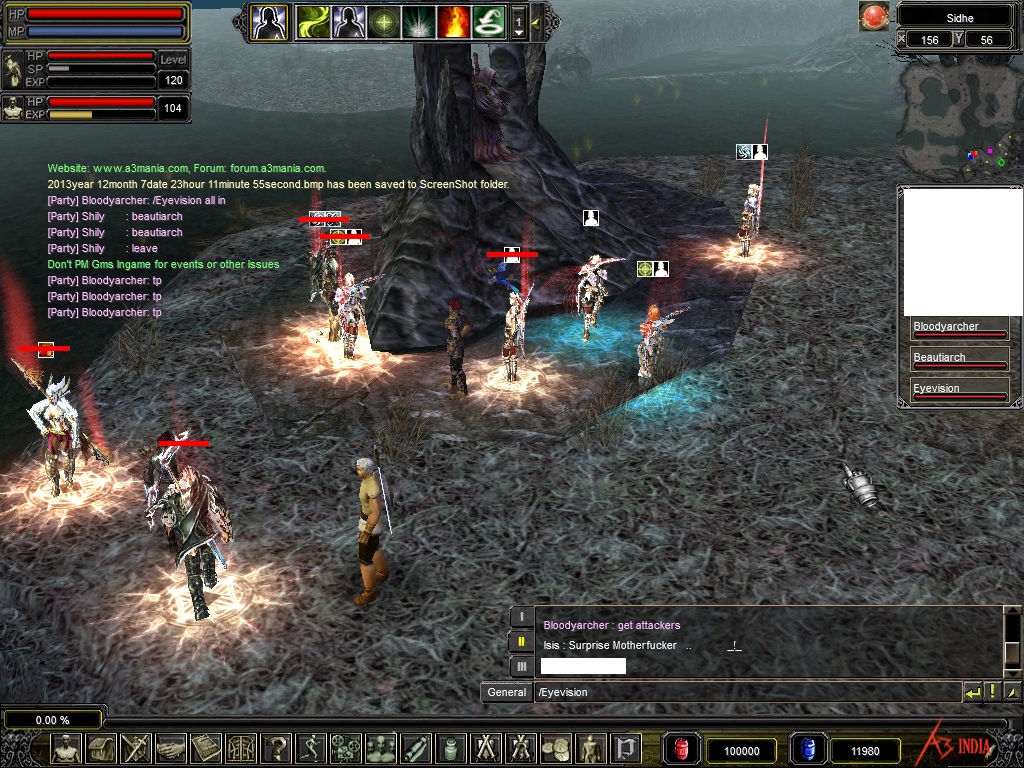Cast the white burst light skill
The width and height of the screenshot is (1024, 768).
click(x=419, y=21)
